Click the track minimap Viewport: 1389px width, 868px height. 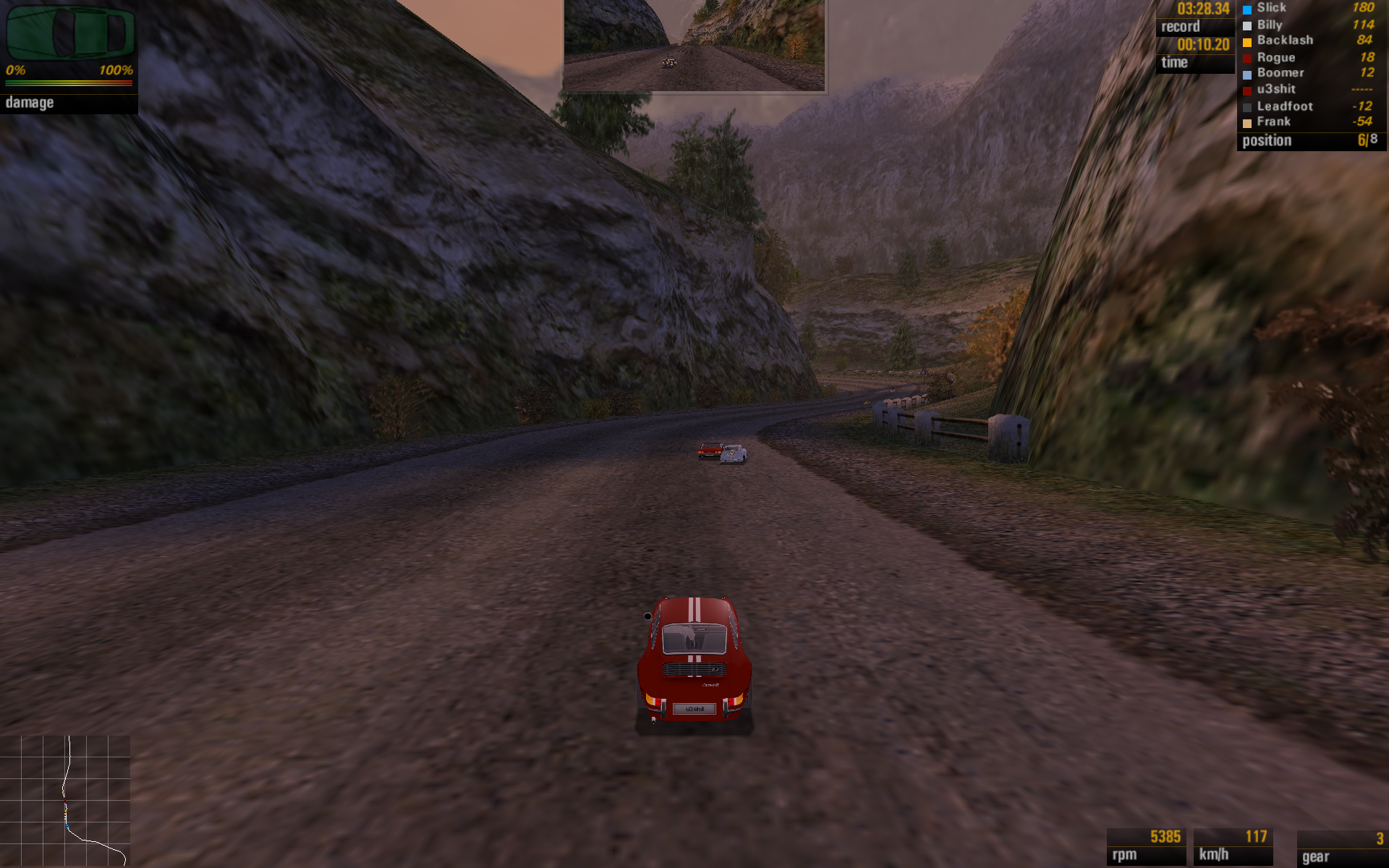point(65,800)
